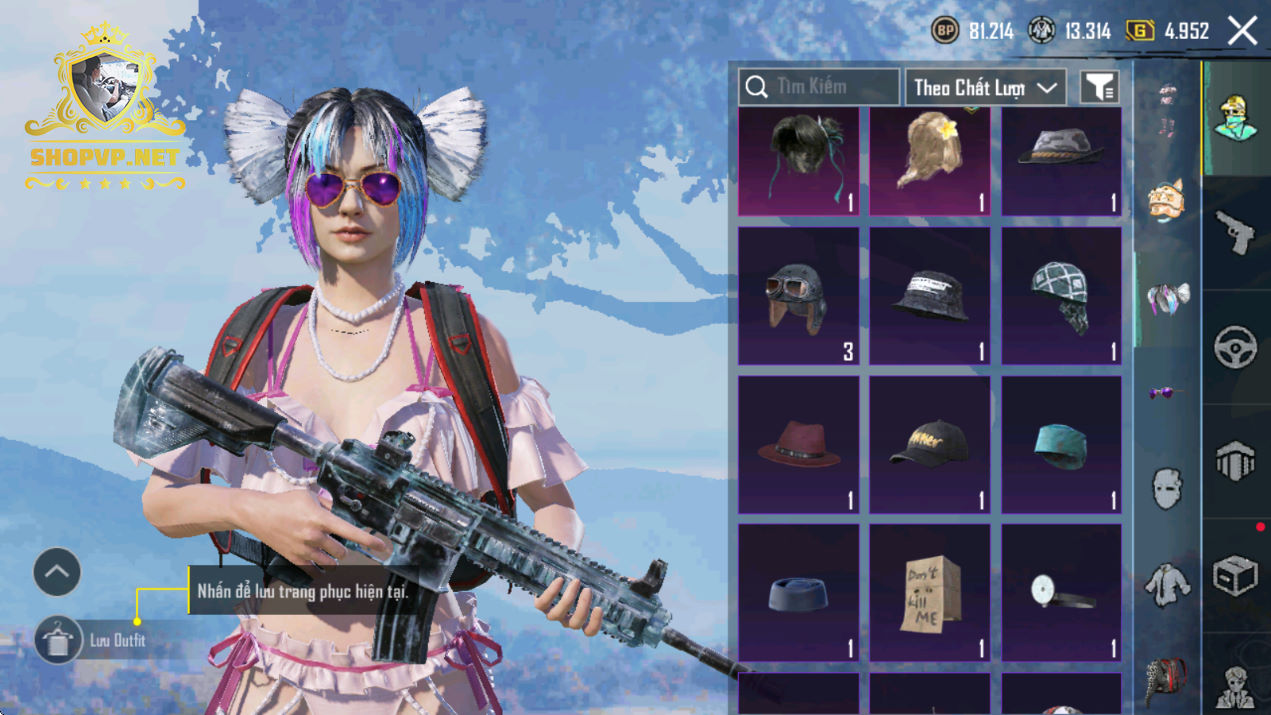The image size is (1271, 715).
Task: Select the purple sunglasses subcategory
Action: [x=1166, y=393]
